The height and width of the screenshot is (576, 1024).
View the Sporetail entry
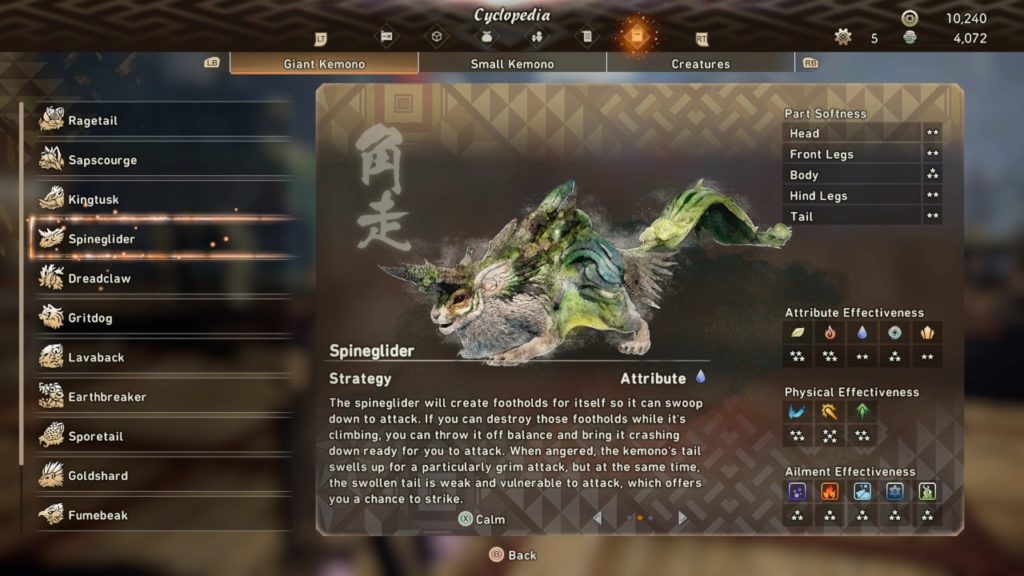pos(160,437)
